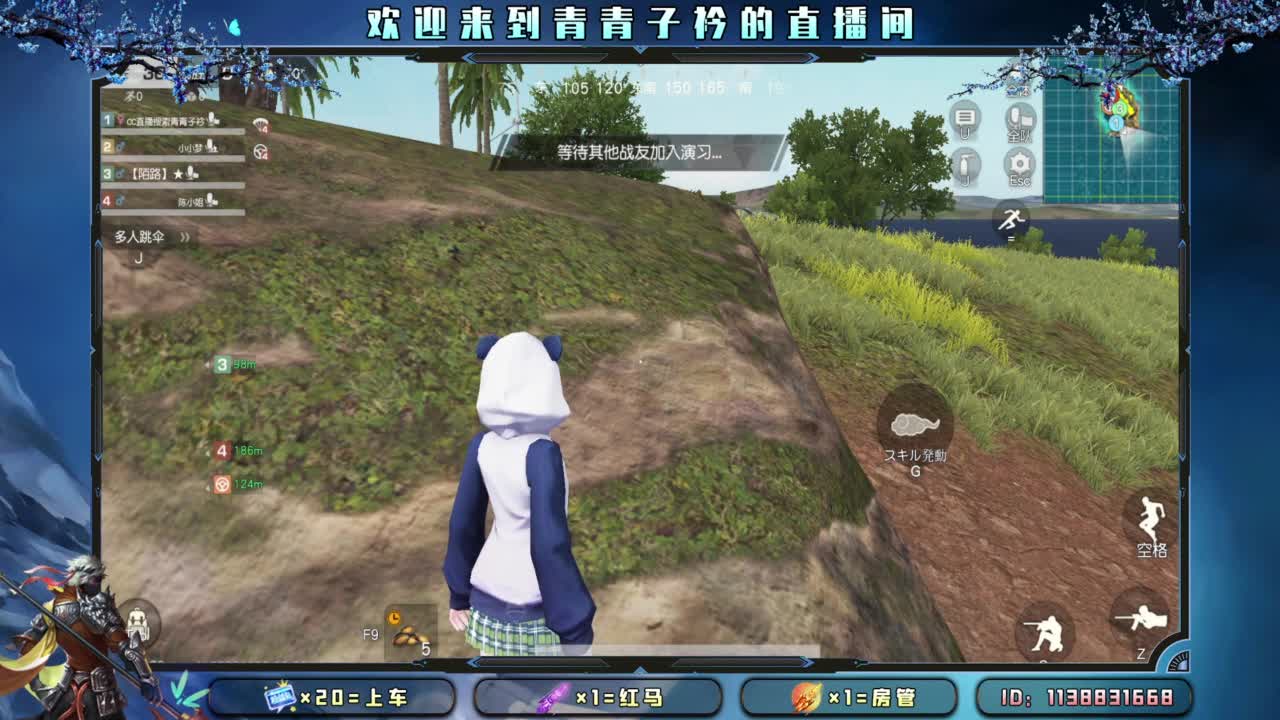
Task: Click the parachute squad count icon
Action: point(259,126)
